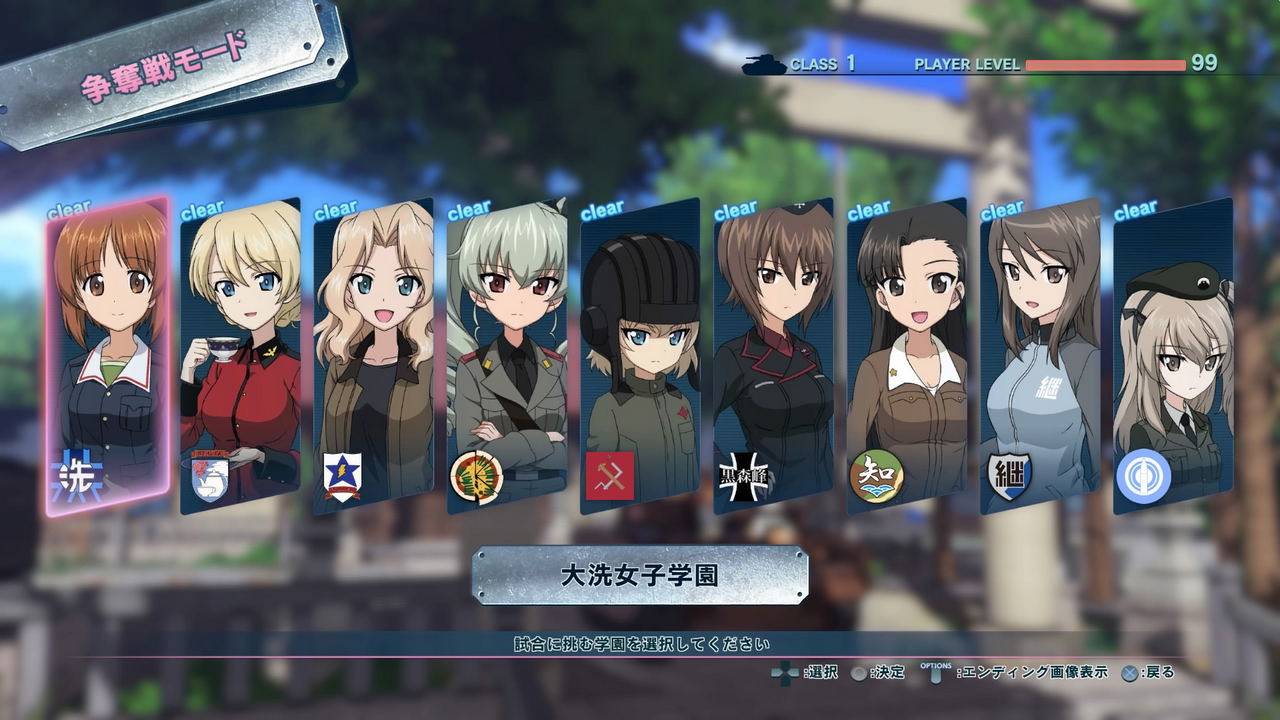The width and height of the screenshot is (1280, 720).
Task: Select the Kuromorimine card with the short brown-haired girl
Action: point(774,355)
